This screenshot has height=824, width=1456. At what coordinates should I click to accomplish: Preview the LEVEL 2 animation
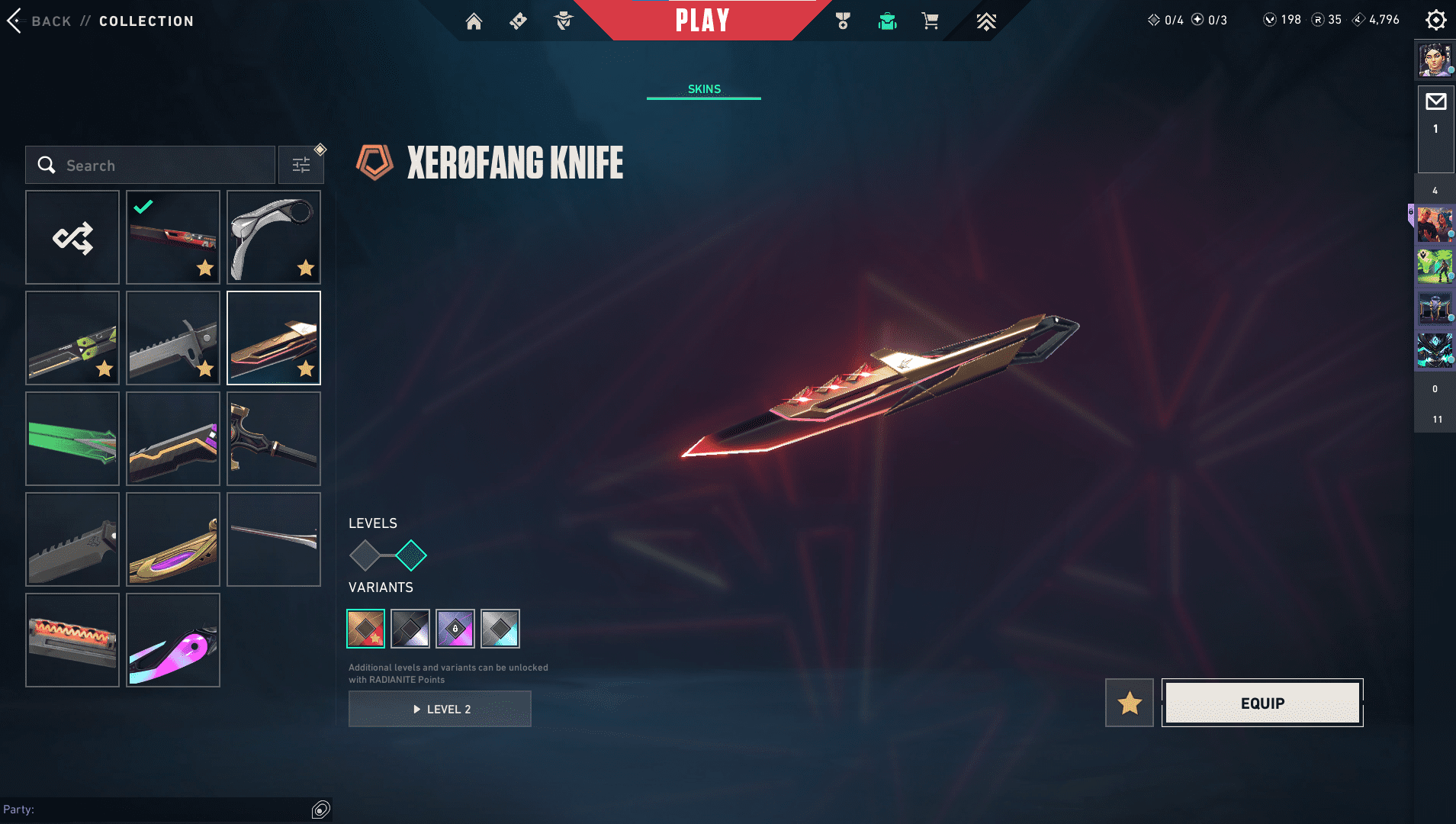440,708
